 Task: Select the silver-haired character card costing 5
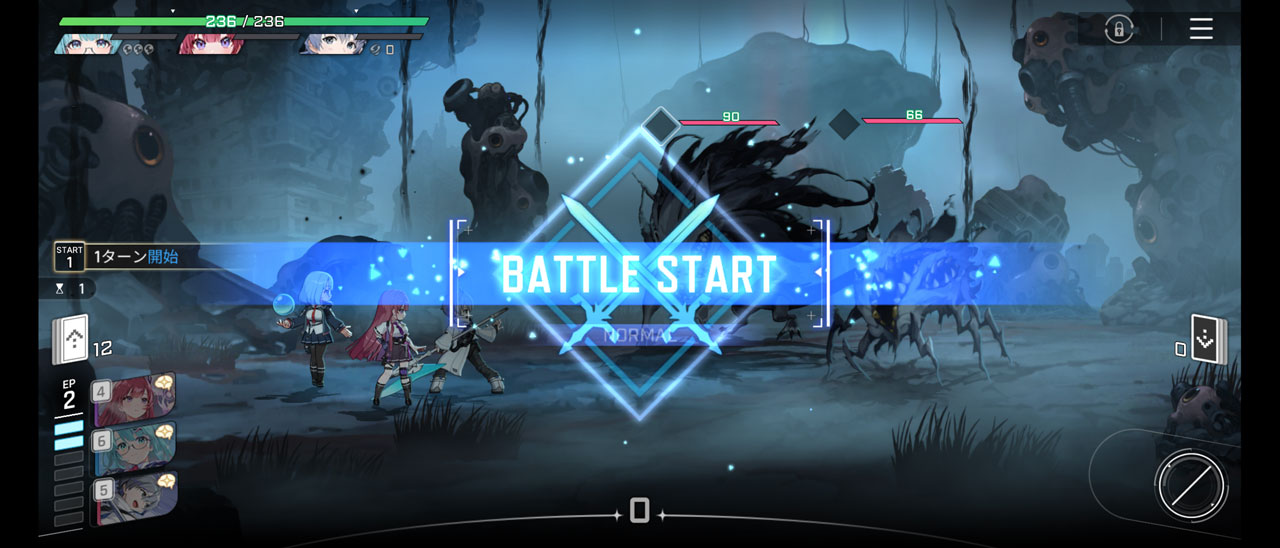(135, 499)
